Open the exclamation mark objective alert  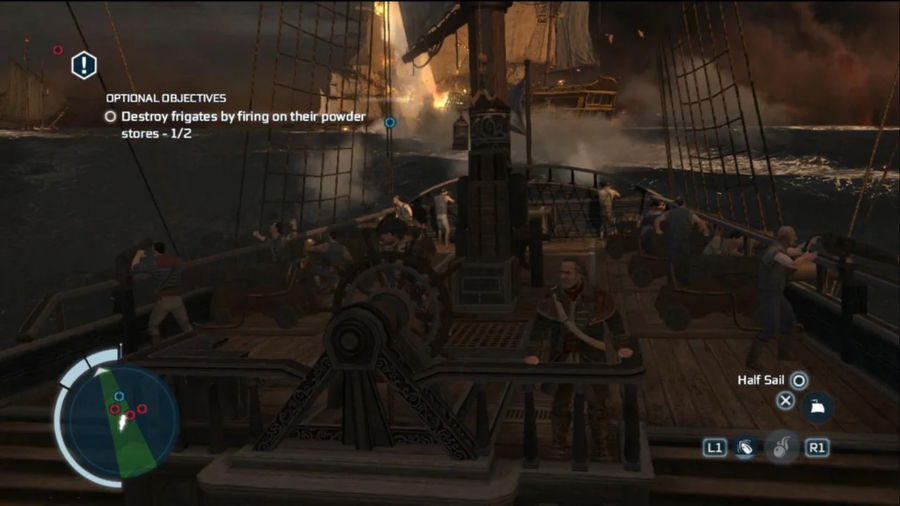coord(84,66)
